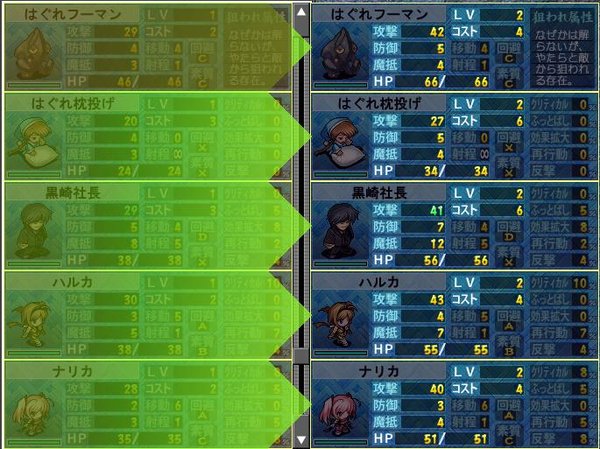The height and width of the screenshot is (449, 600).
Task: Select the level 2 はぐれフーマン unit card
Action: tap(455, 46)
